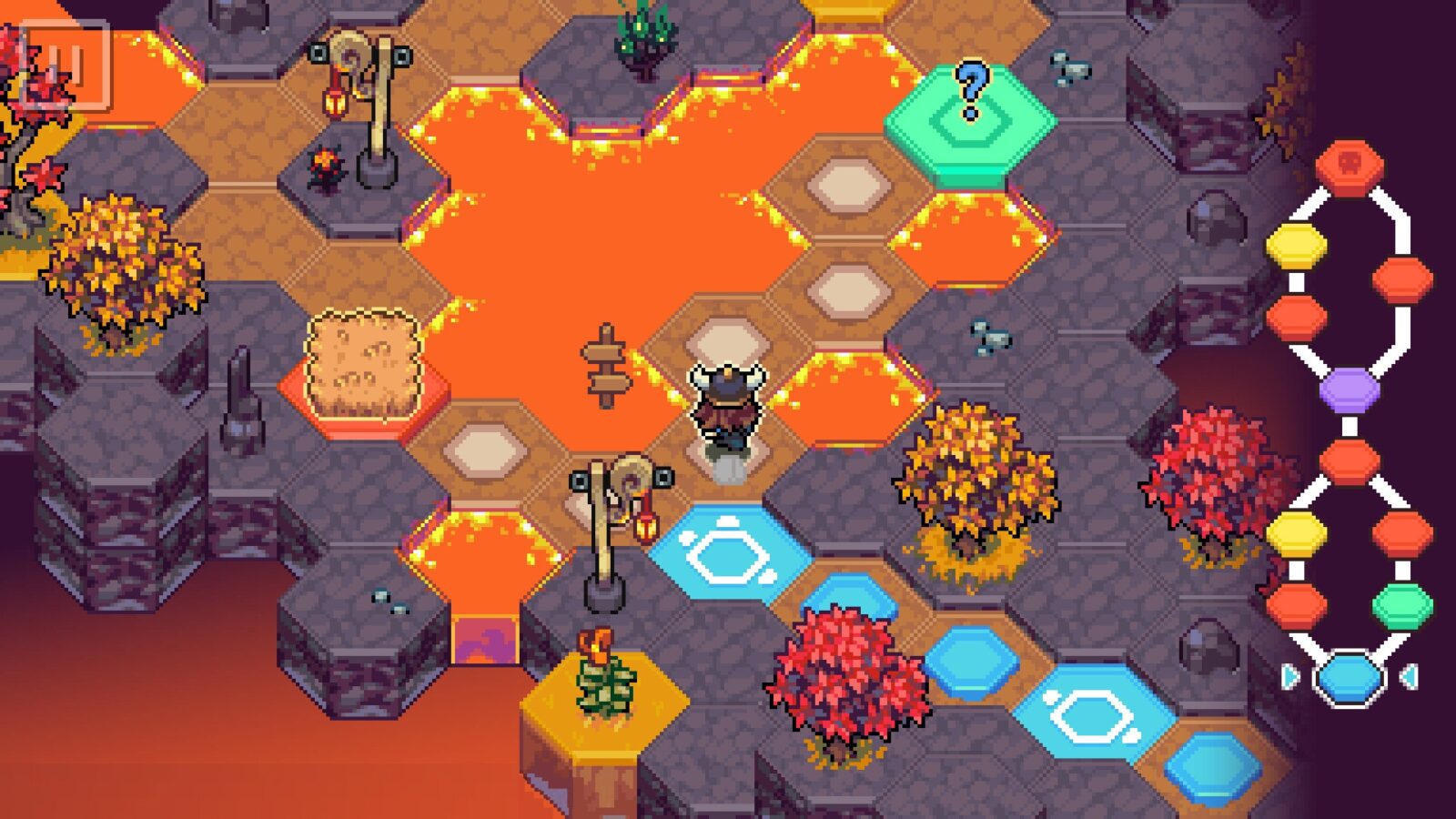
Task: Select the player character on the hex tile
Action: click(728, 409)
